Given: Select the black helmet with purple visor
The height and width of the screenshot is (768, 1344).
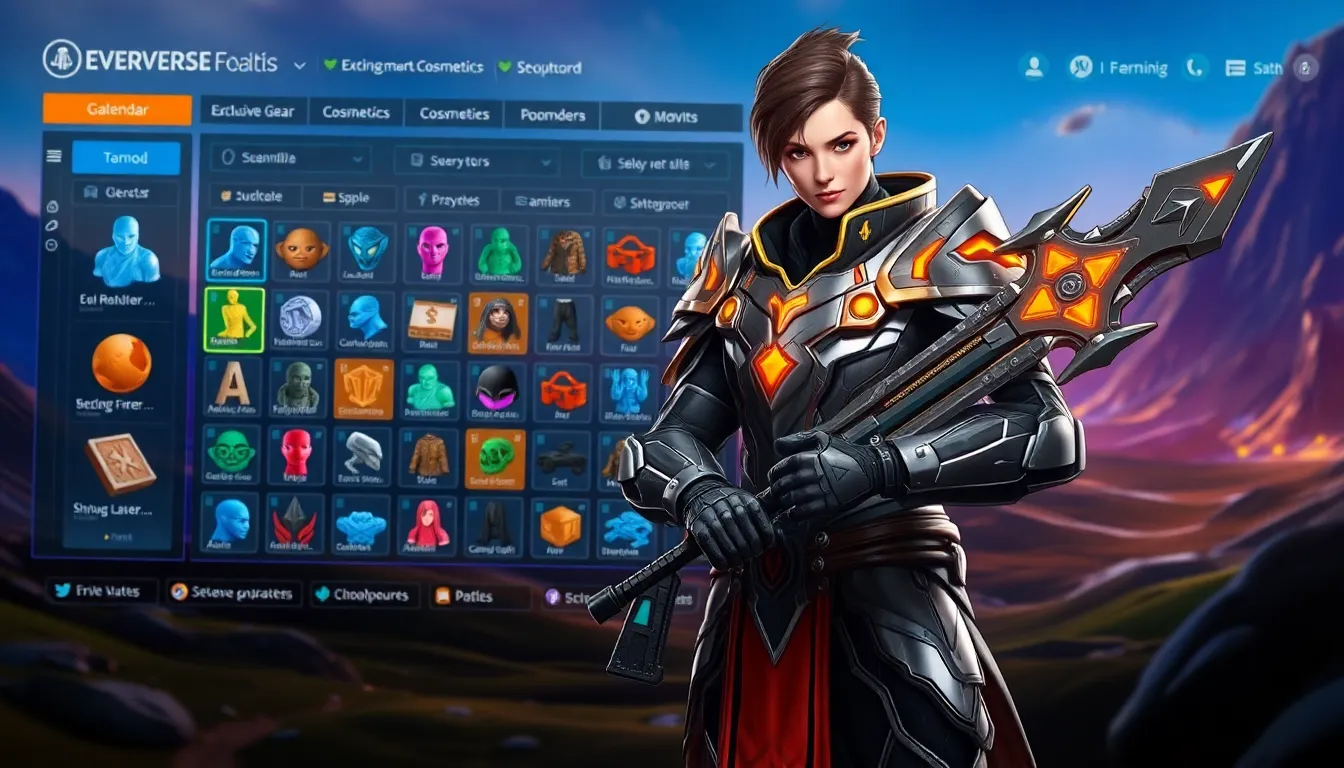Looking at the screenshot, I should point(495,388).
